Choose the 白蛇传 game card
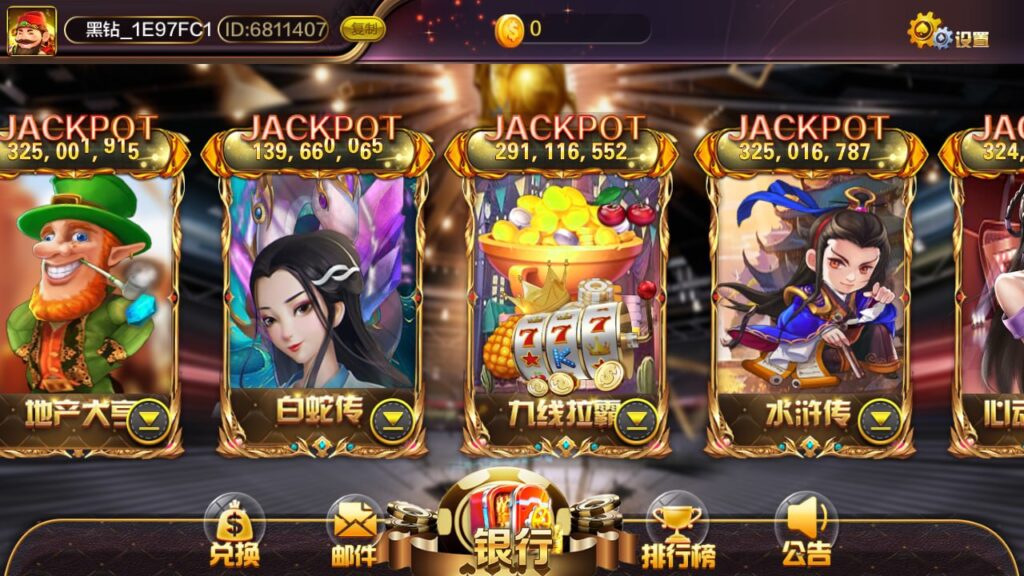The height and width of the screenshot is (576, 1024). tap(318, 290)
